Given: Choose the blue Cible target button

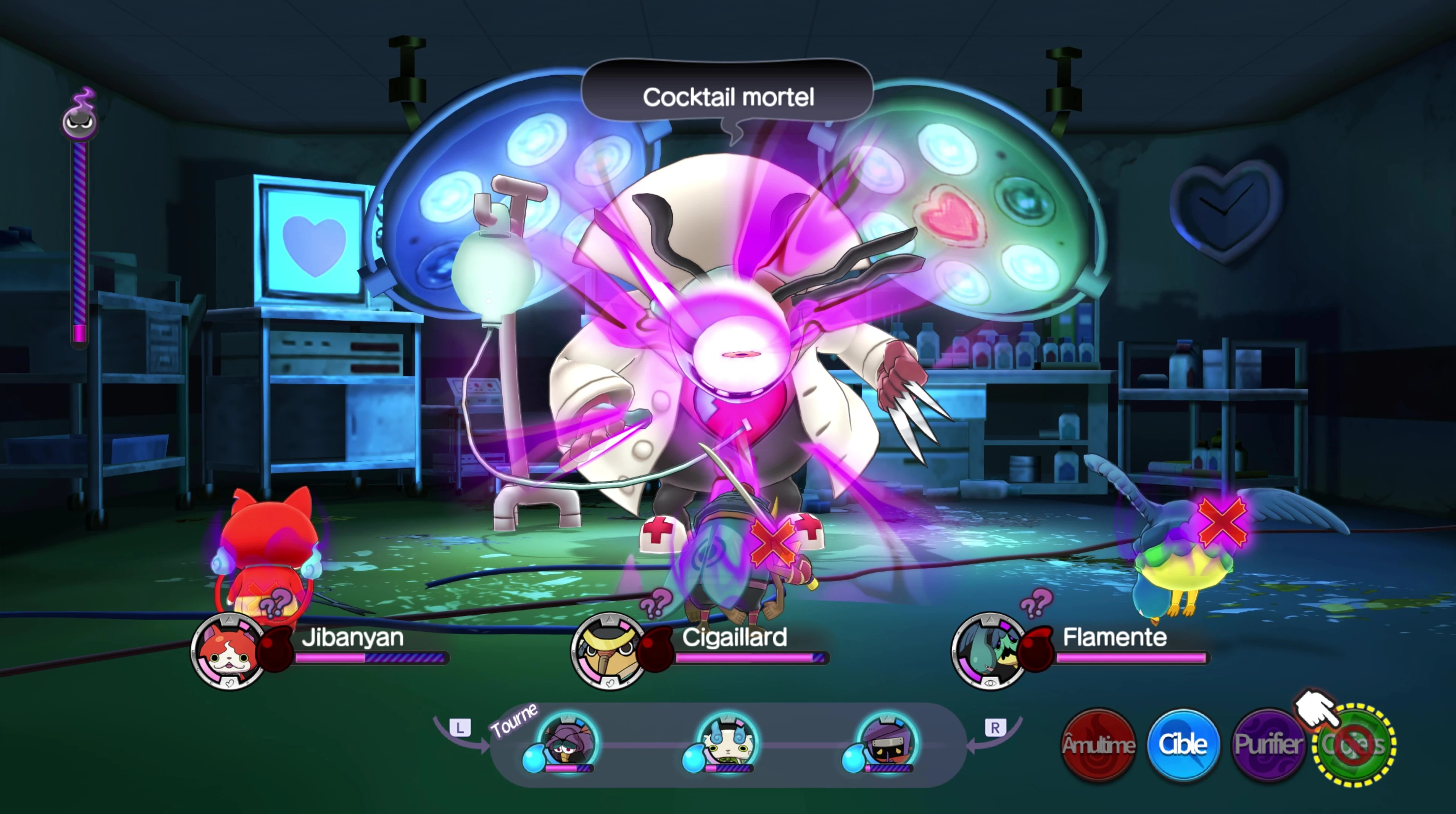Looking at the screenshot, I should pyautogui.click(x=1182, y=745).
